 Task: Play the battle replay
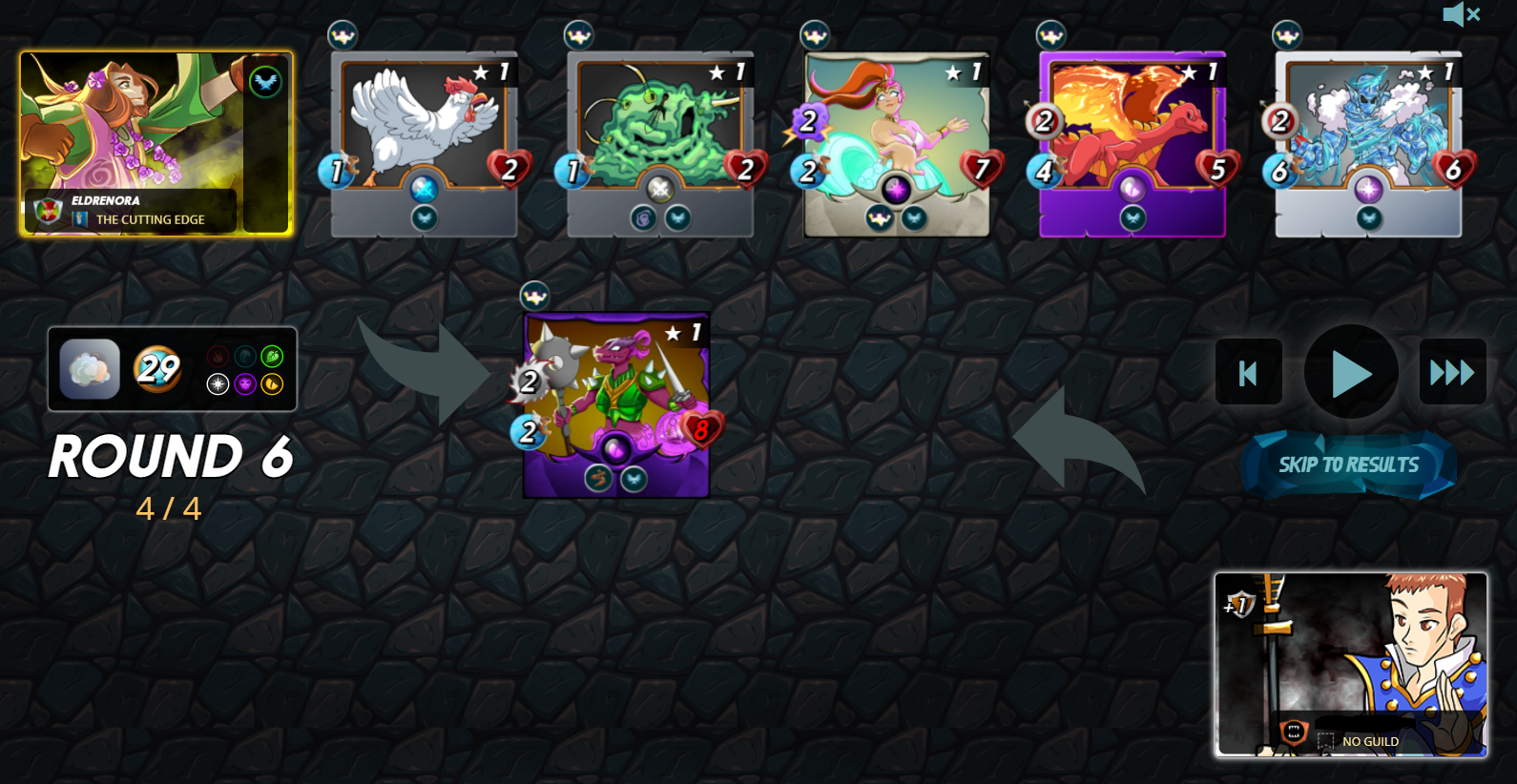pyautogui.click(x=1350, y=372)
